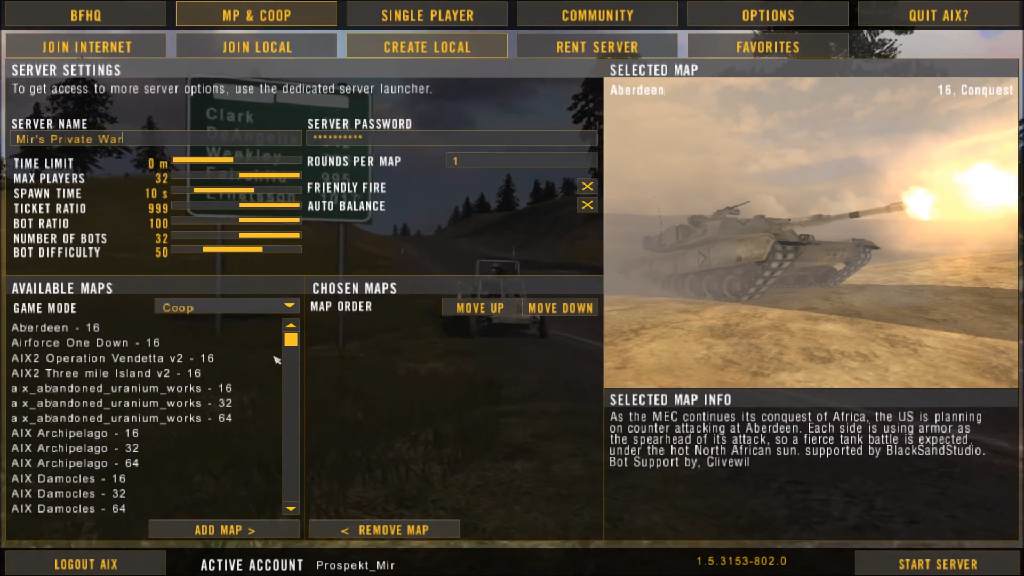Viewport: 1024px width, 576px height.
Task: Open the Community section
Action: 597,15
